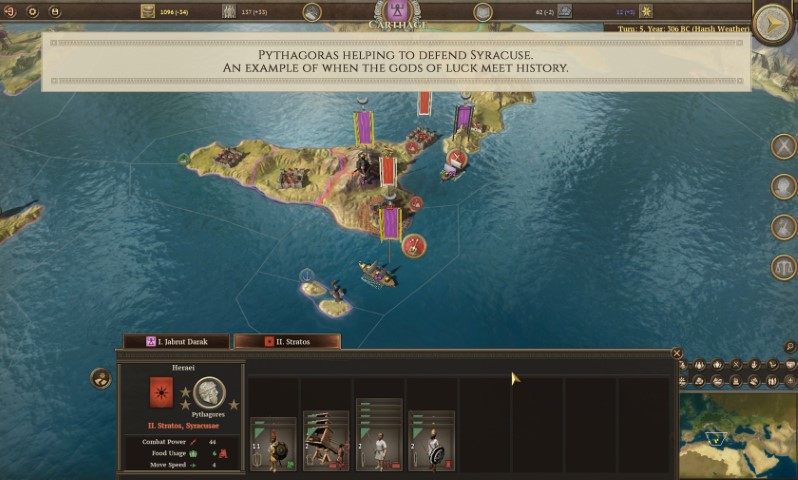Click the first round icon in the top-left corner
This screenshot has width=798, height=480.
point(11,12)
